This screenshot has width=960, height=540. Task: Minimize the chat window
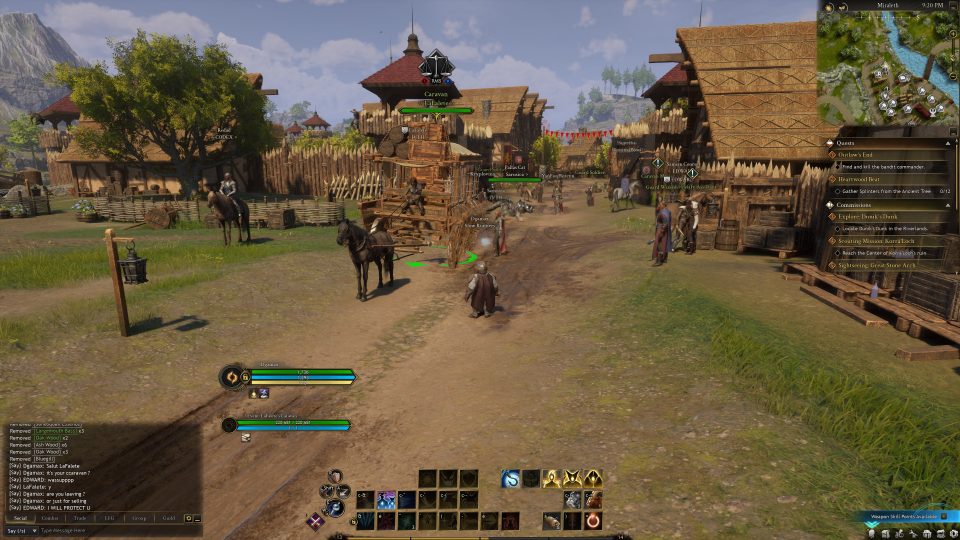tap(198, 518)
